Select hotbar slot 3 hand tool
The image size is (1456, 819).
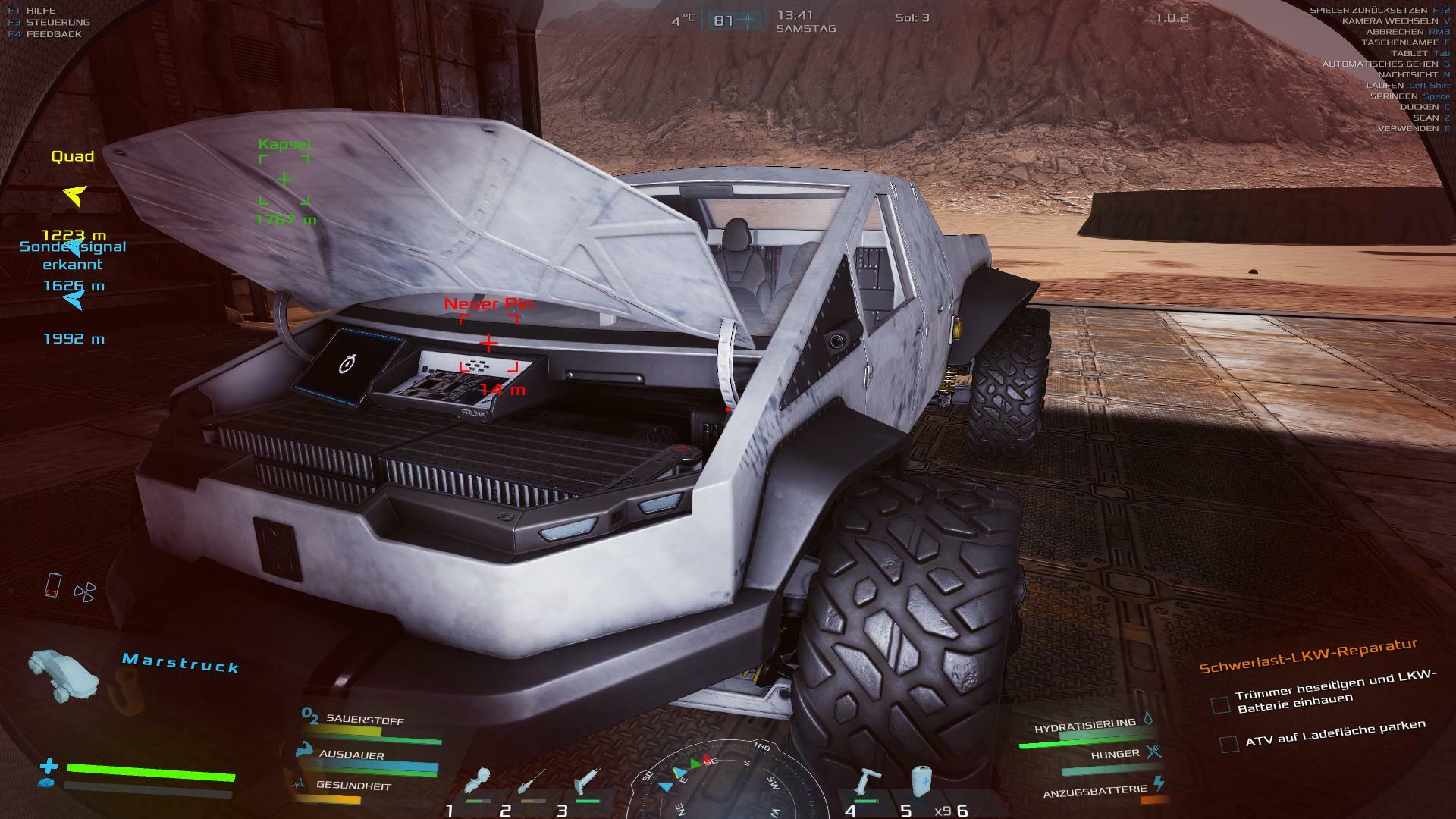[x=587, y=782]
